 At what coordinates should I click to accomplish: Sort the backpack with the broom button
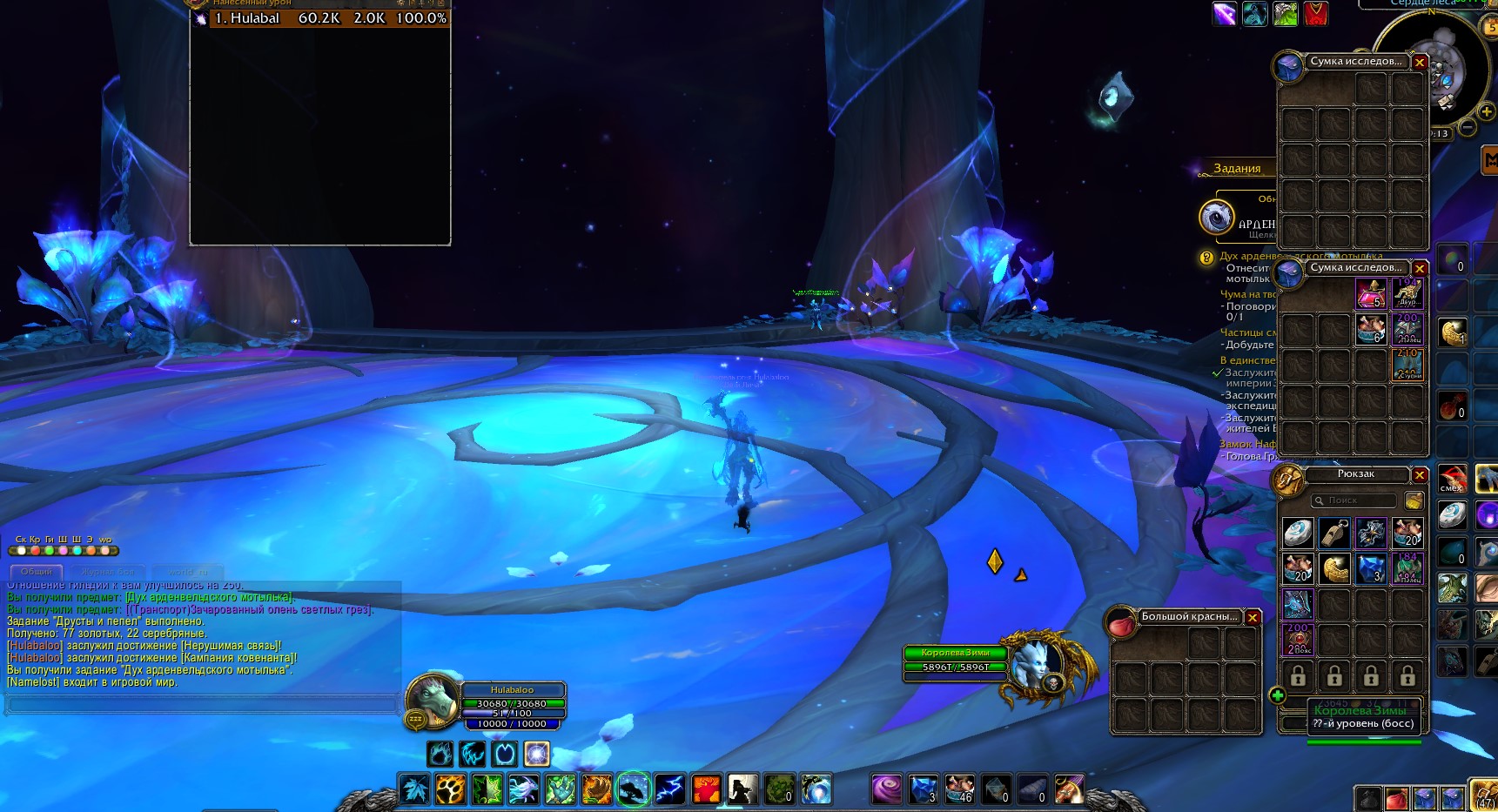tap(1414, 500)
